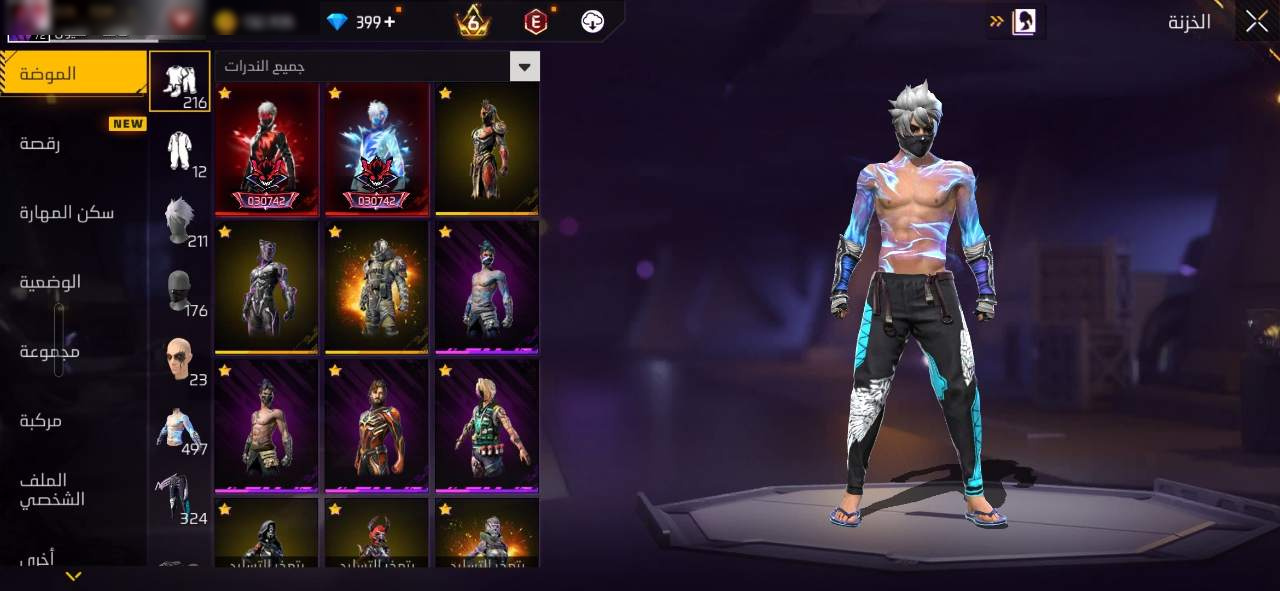This screenshot has width=1280, height=591.
Task: Select the mask category showing 176
Action: (x=180, y=290)
